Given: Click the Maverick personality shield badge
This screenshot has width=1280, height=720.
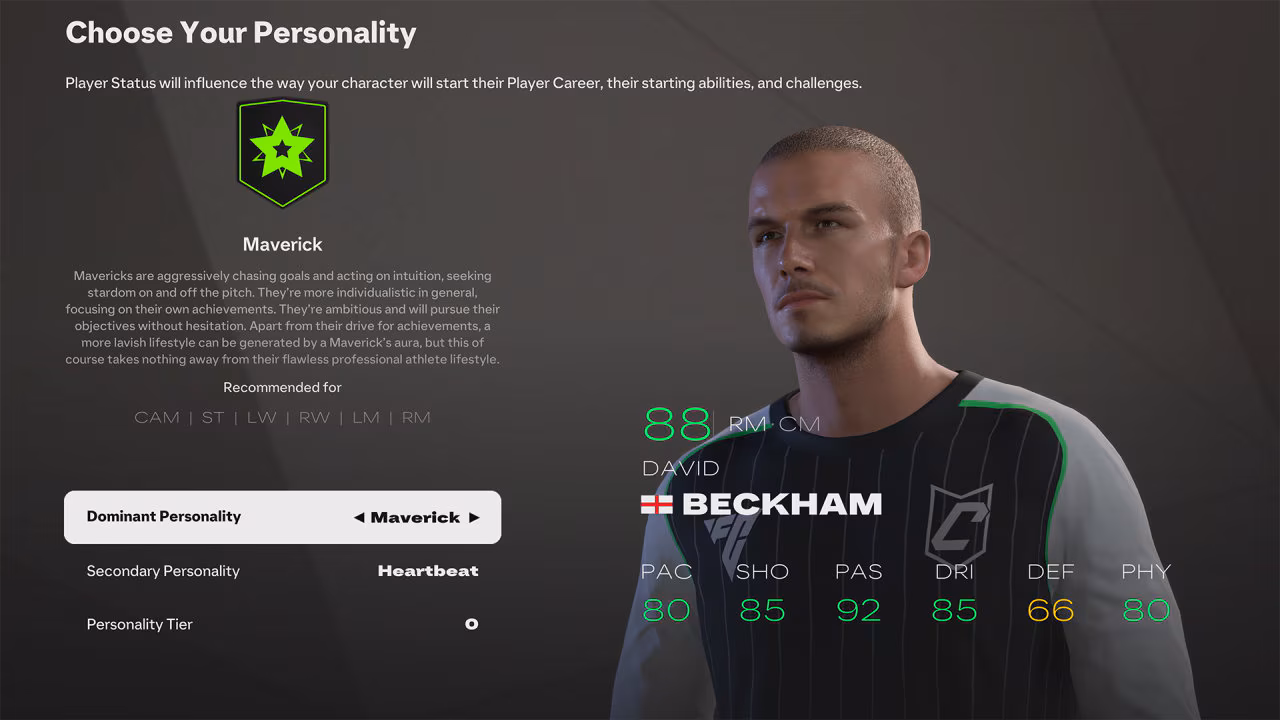Looking at the screenshot, I should pos(282,152).
